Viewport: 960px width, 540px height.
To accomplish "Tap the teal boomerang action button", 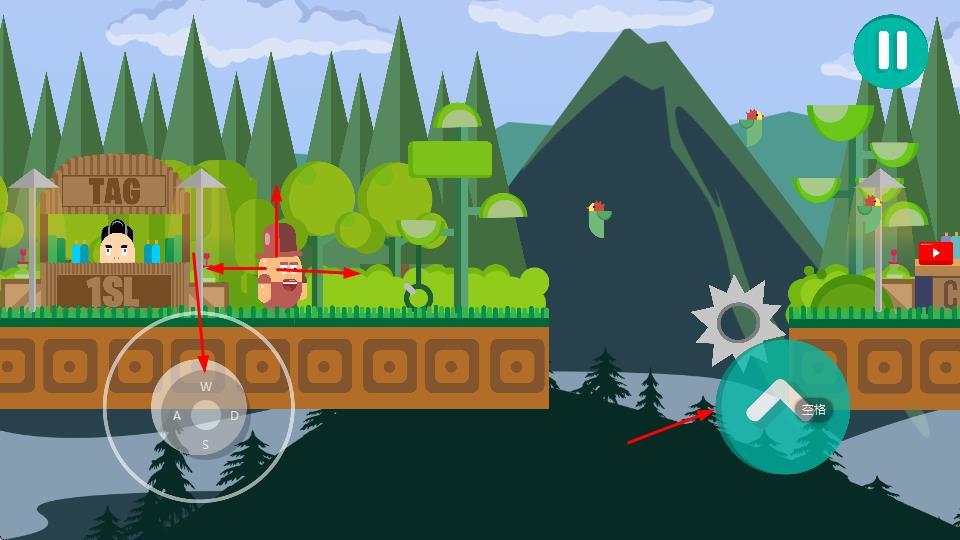I will tap(783, 406).
